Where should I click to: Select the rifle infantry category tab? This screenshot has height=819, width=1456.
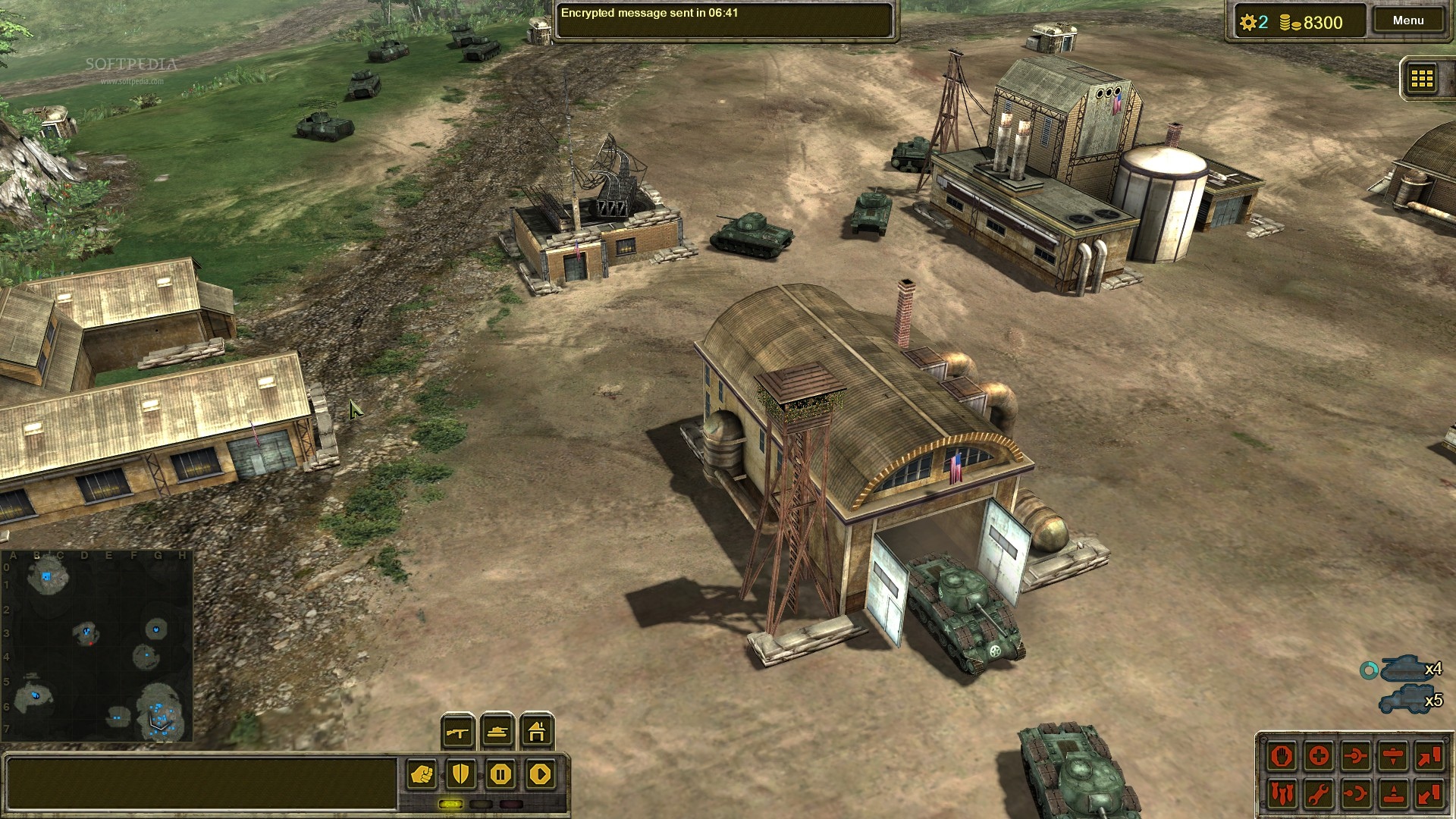459,732
